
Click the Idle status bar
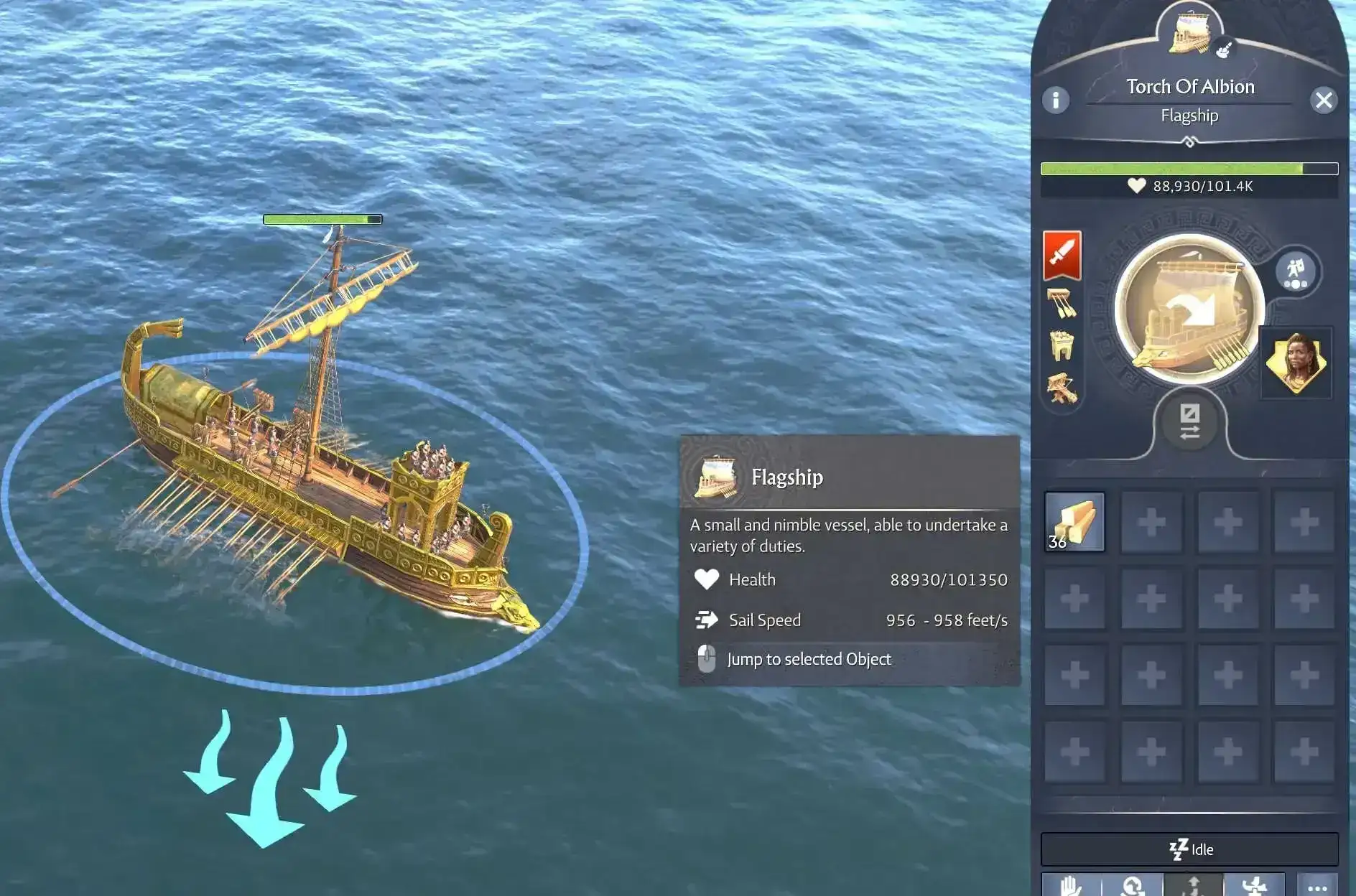coord(1189,849)
